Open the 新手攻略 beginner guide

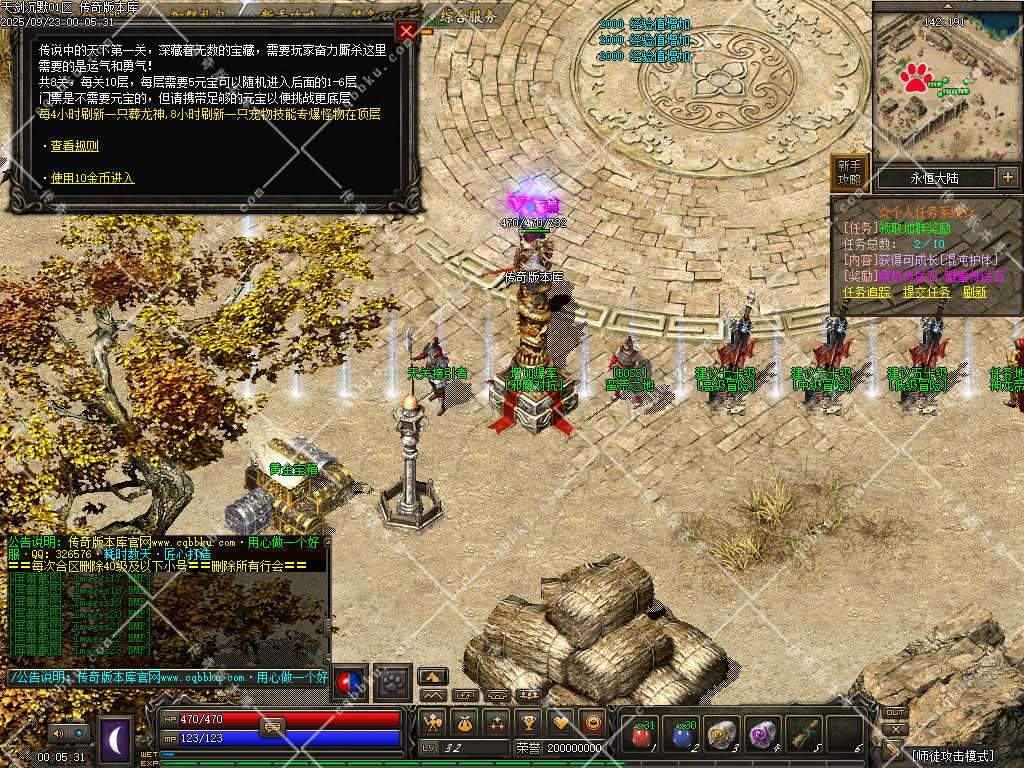click(849, 173)
